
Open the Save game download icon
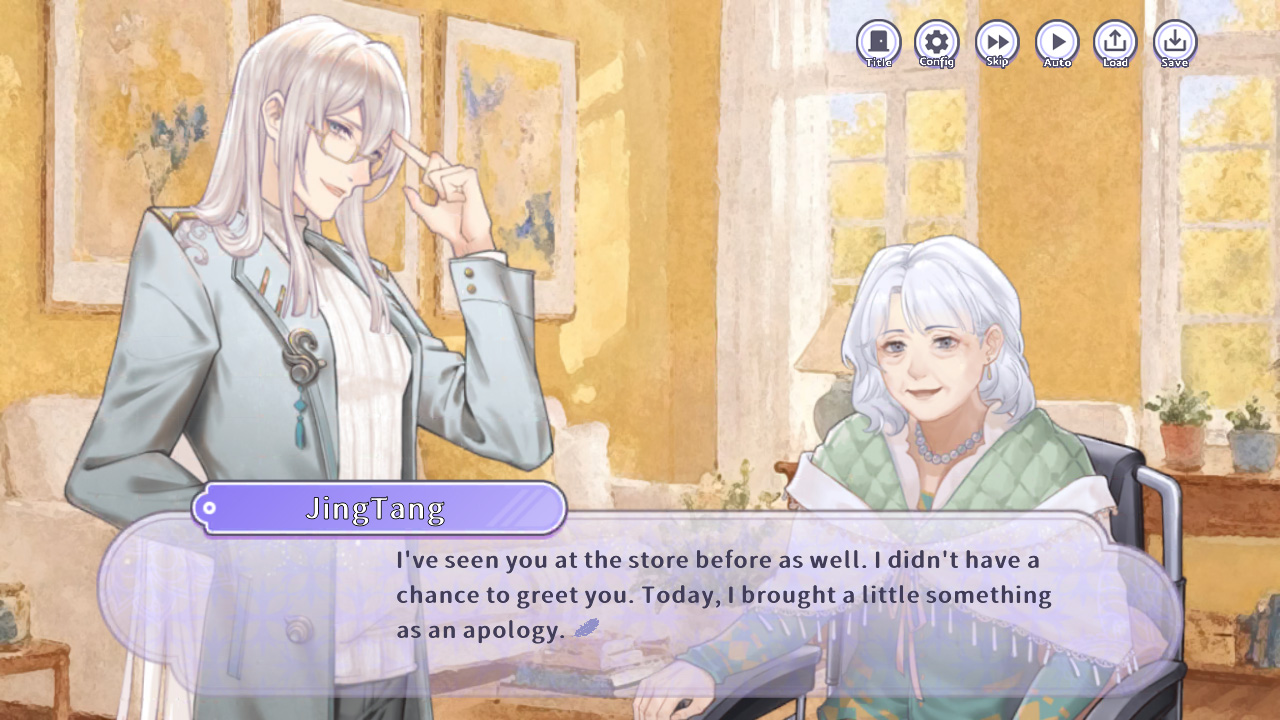(x=1174, y=40)
